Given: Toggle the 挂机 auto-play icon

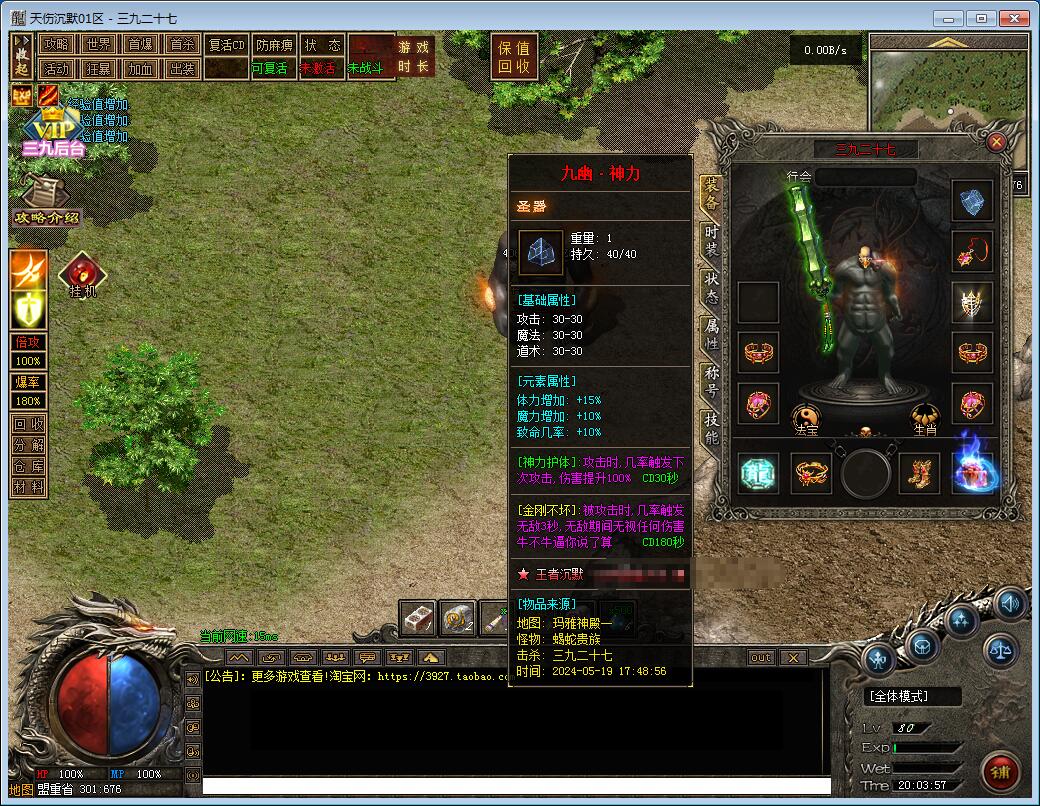Looking at the screenshot, I should pyautogui.click(x=82, y=274).
